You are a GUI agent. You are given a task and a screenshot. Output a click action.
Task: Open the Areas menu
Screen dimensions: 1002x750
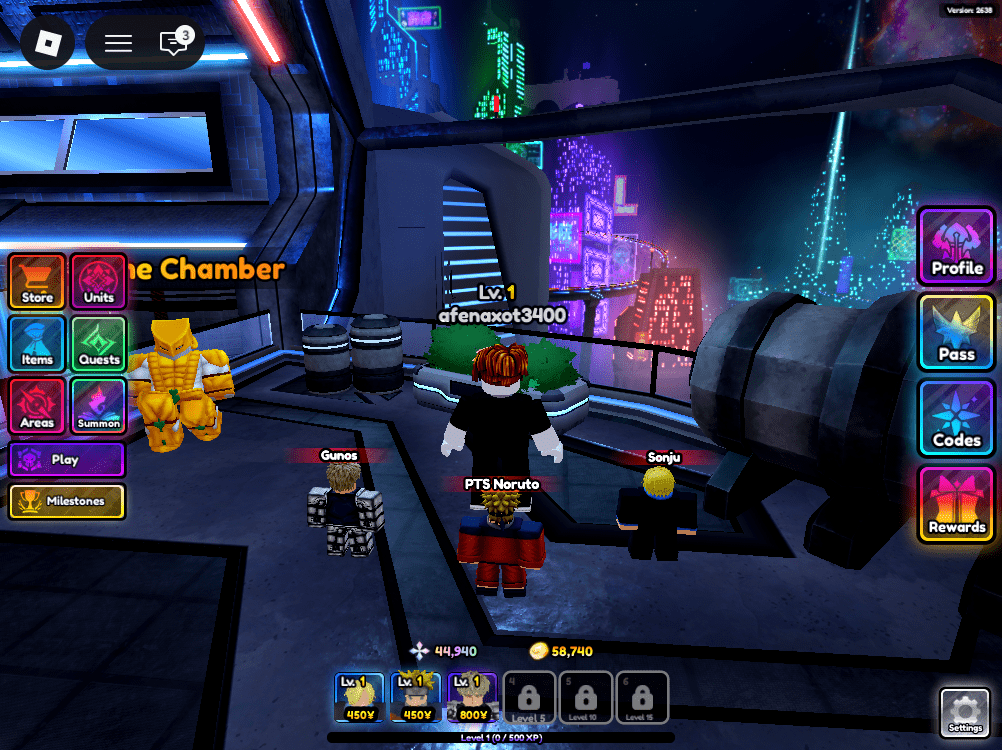[37, 405]
